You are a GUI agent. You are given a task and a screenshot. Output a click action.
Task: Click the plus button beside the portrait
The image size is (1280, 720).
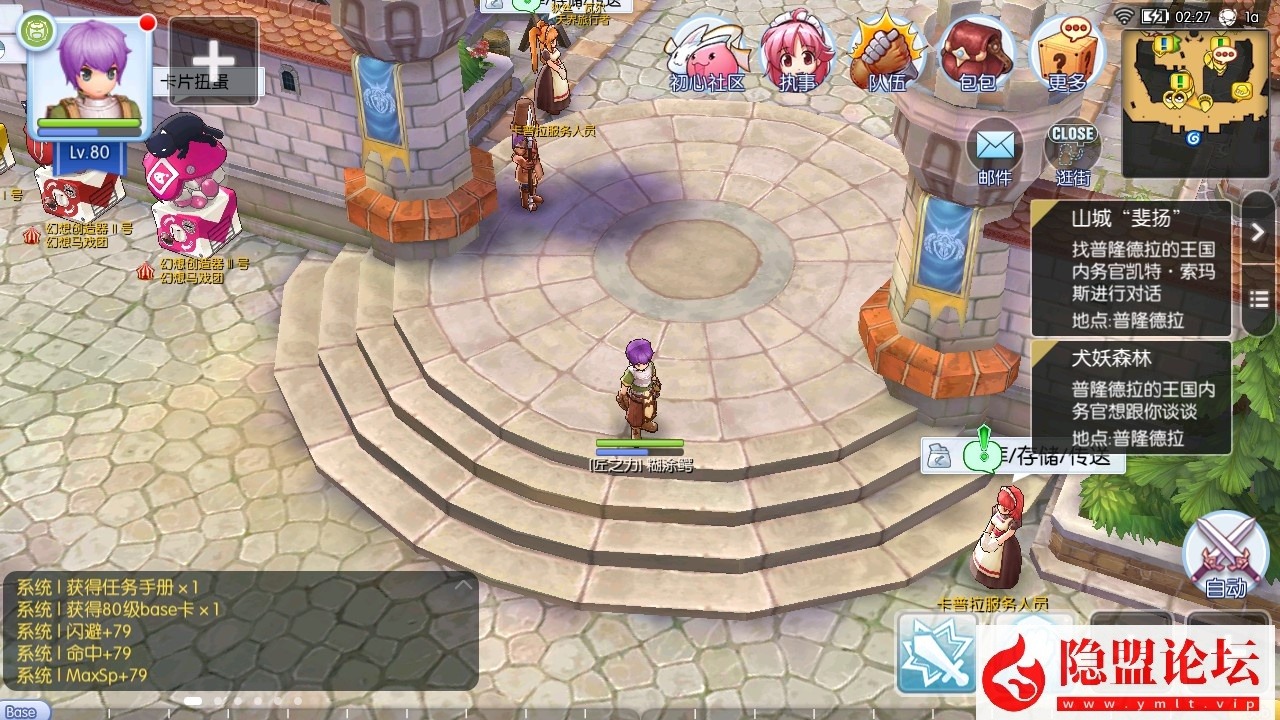pos(213,60)
